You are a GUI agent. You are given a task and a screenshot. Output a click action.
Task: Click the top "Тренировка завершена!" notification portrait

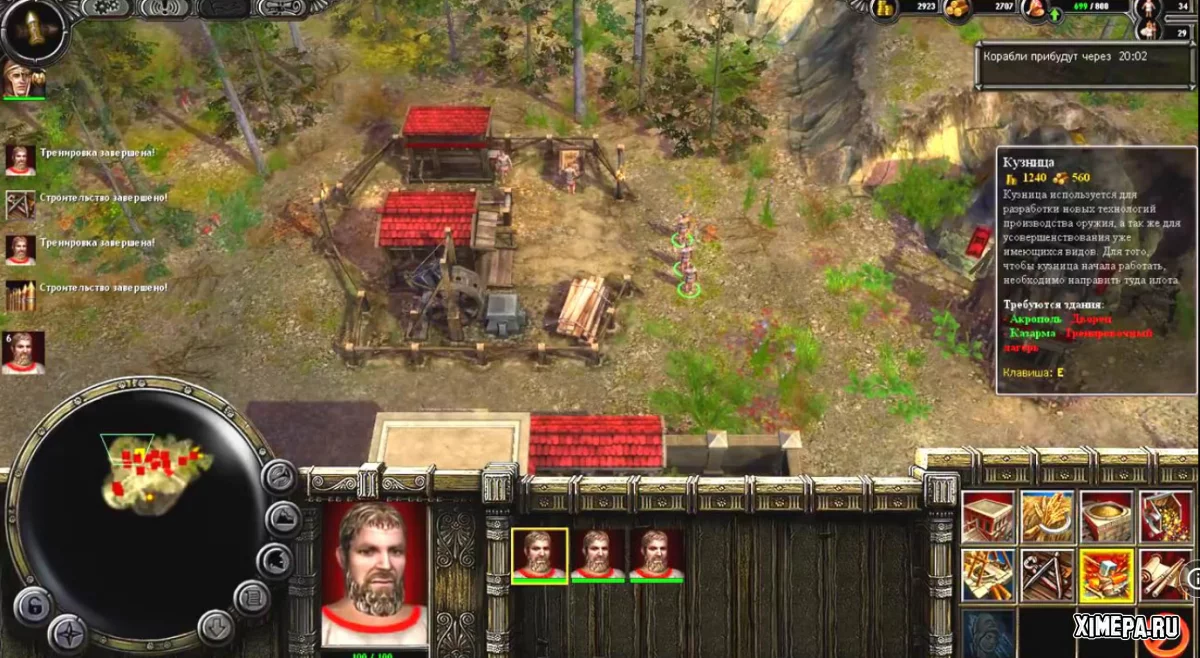click(21, 160)
